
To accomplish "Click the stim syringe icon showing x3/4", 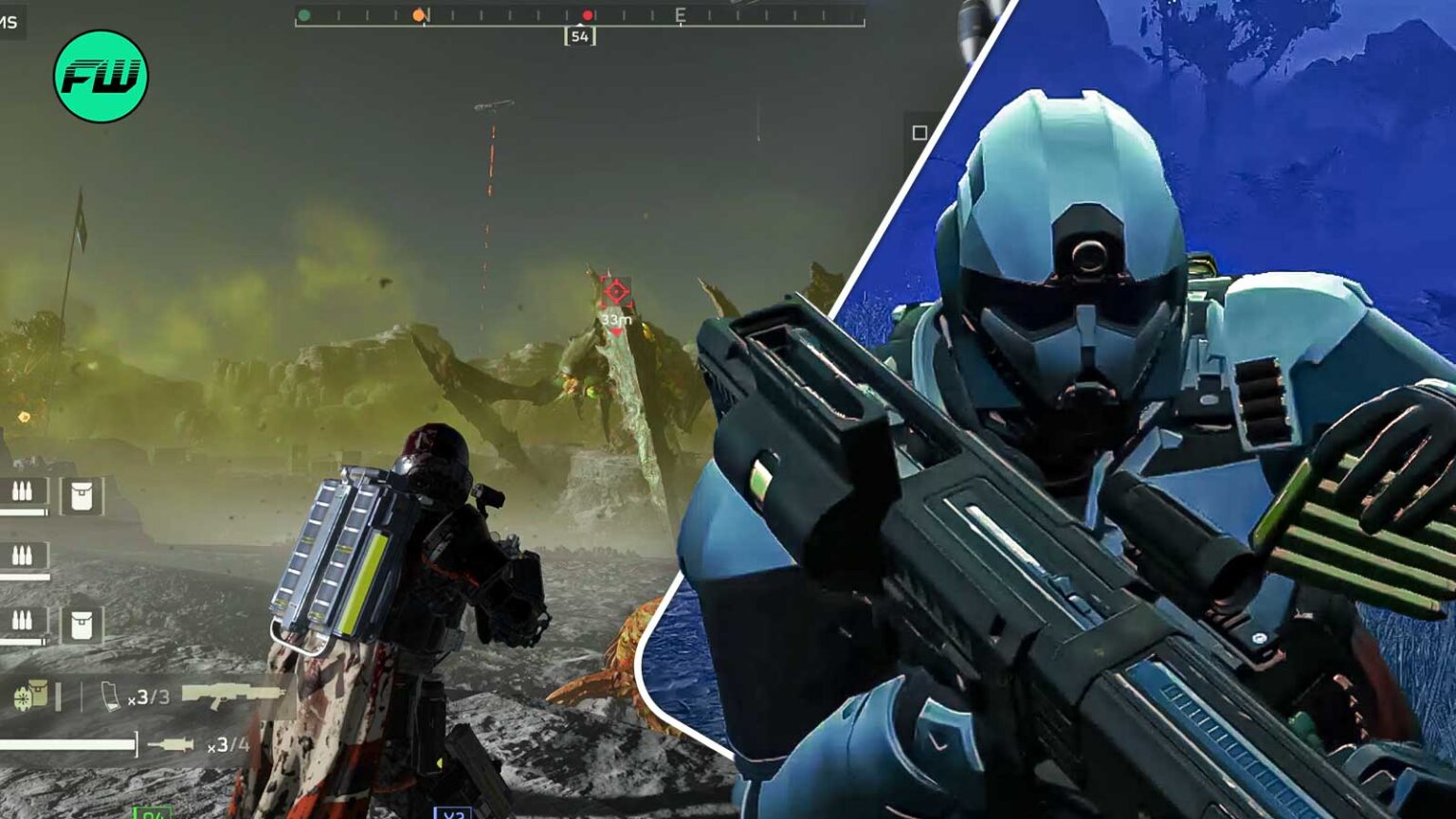I will pos(171,744).
